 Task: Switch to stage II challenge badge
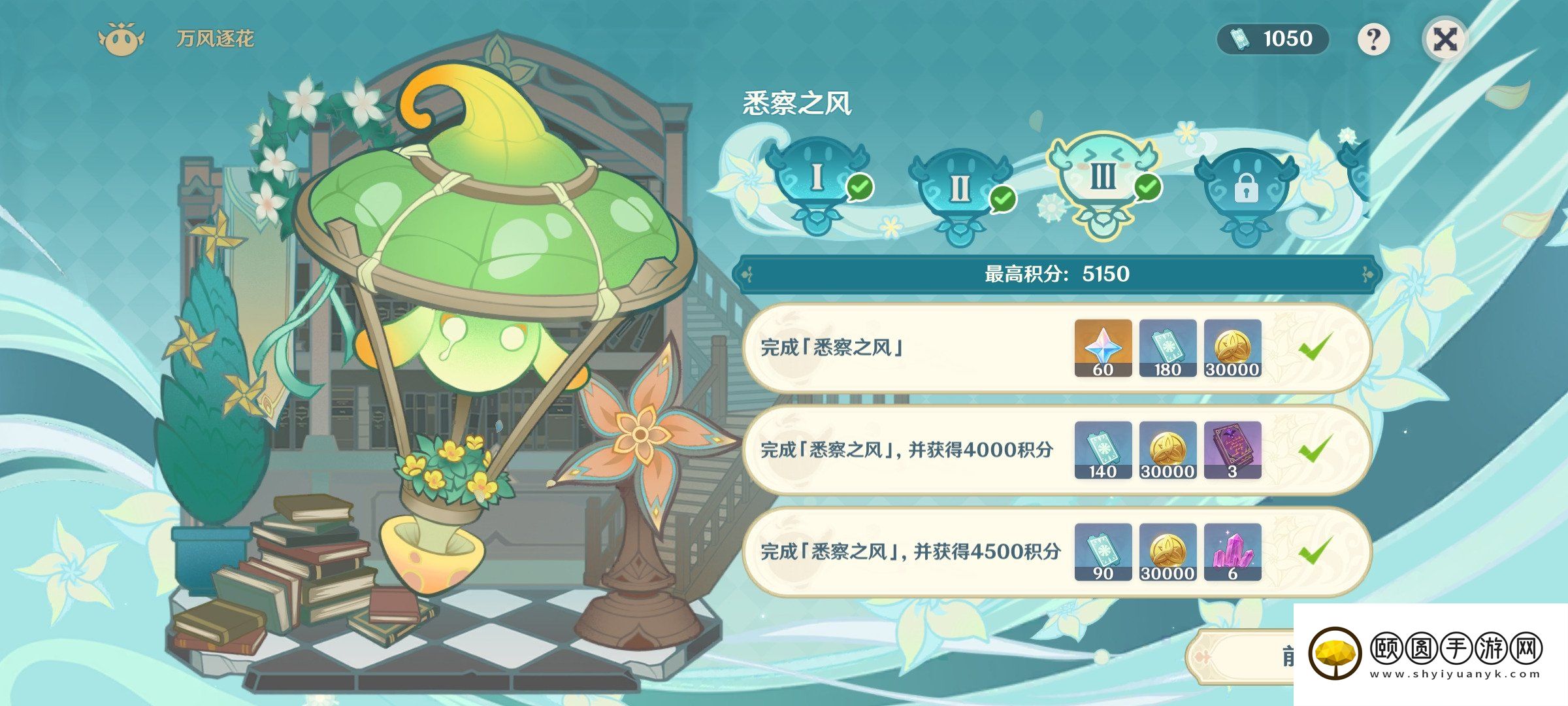click(x=959, y=190)
